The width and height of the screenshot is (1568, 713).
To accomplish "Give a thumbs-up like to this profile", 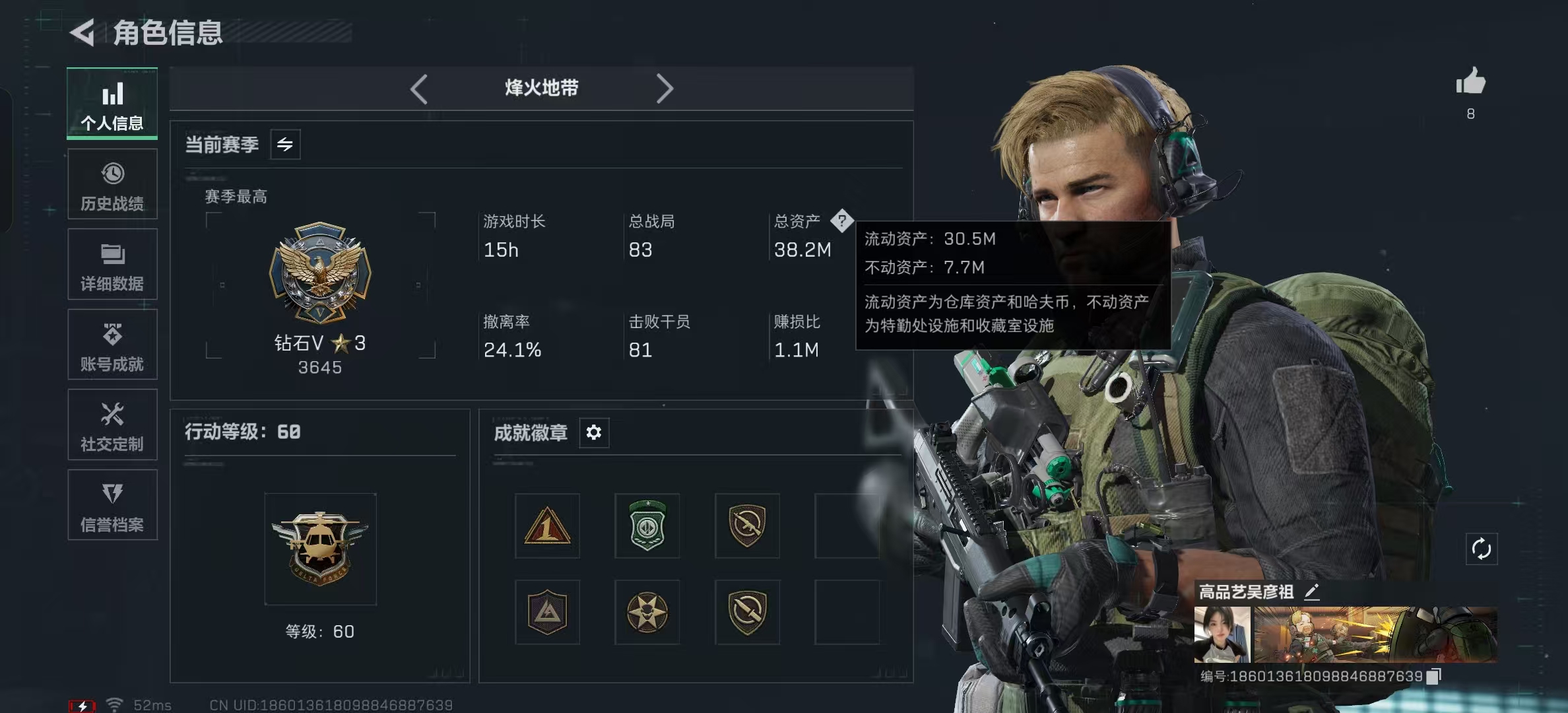I will click(1470, 83).
